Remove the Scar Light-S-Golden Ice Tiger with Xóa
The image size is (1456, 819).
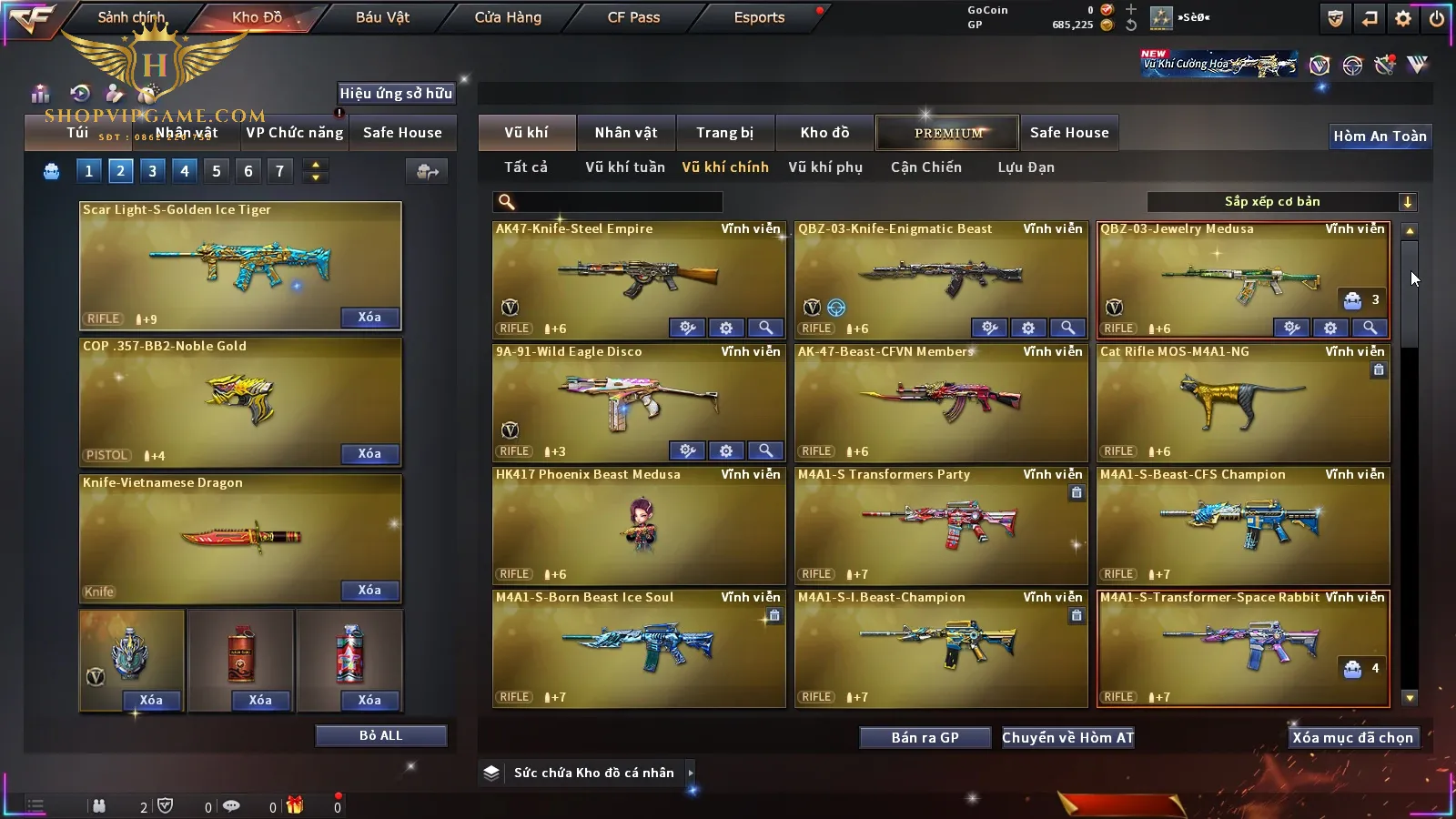tap(369, 318)
